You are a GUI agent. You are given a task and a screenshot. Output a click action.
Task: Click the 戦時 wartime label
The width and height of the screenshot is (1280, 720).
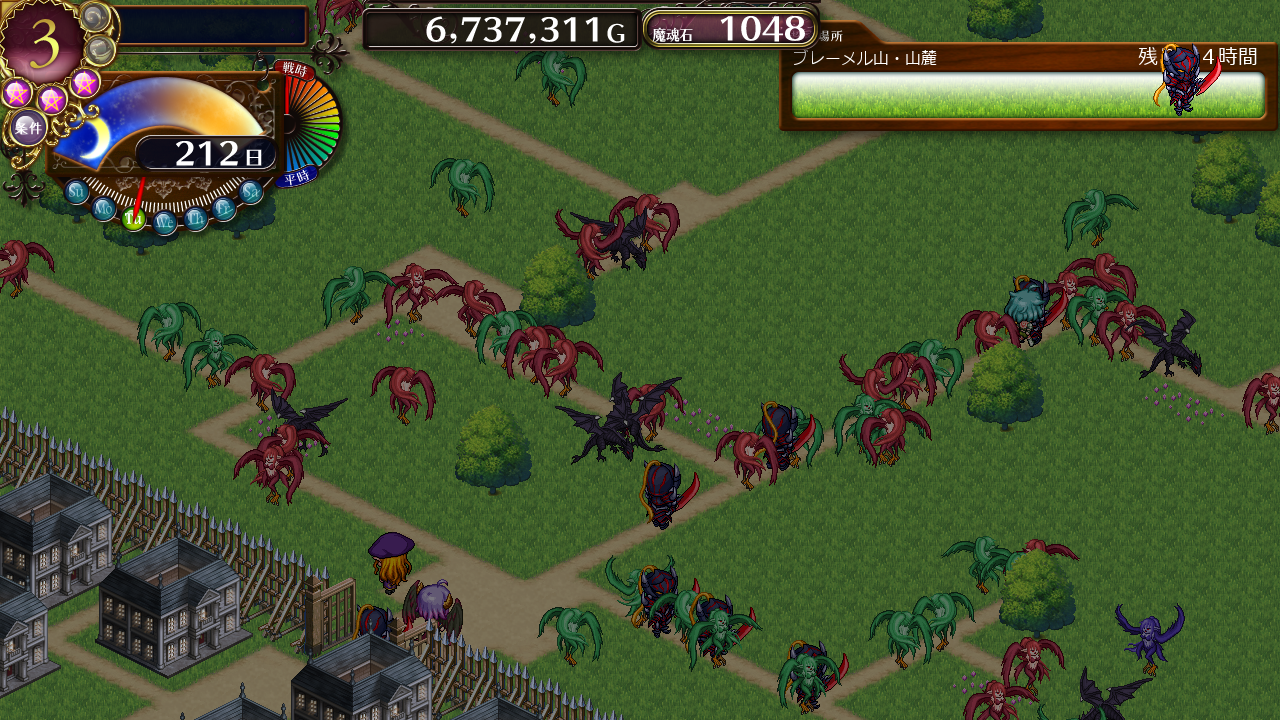point(295,69)
